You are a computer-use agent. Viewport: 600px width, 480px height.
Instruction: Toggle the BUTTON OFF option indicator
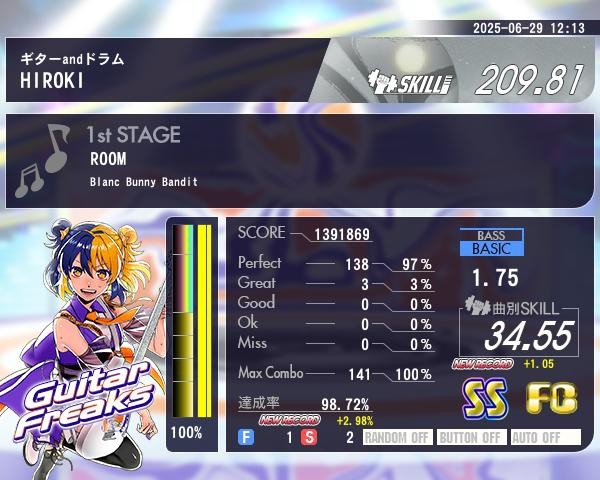[x=471, y=437]
